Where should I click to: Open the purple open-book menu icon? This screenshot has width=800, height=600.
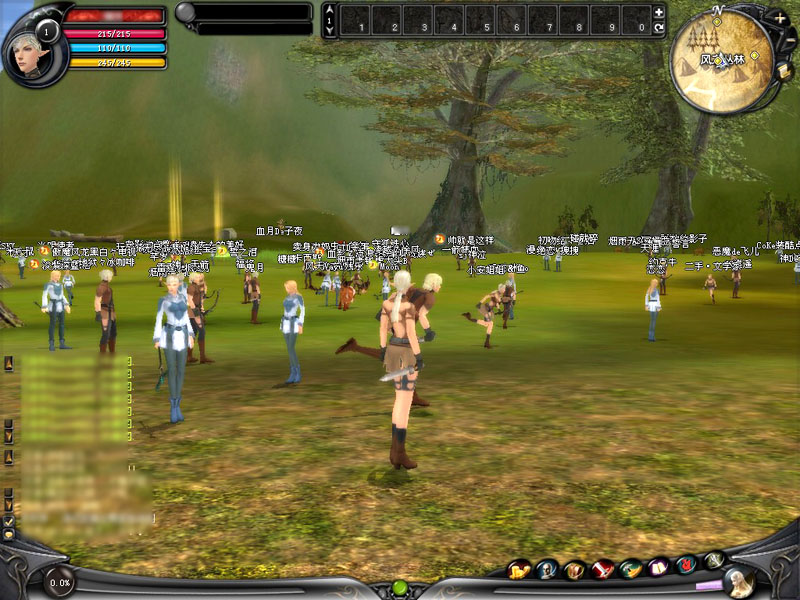[x=658, y=568]
